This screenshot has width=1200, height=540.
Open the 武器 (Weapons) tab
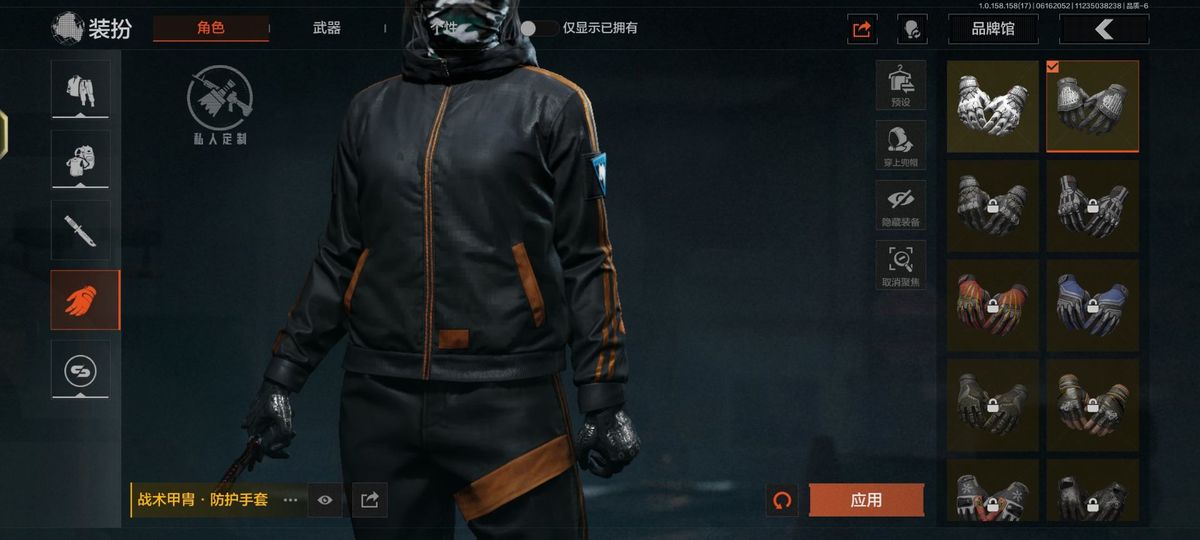pos(326,28)
